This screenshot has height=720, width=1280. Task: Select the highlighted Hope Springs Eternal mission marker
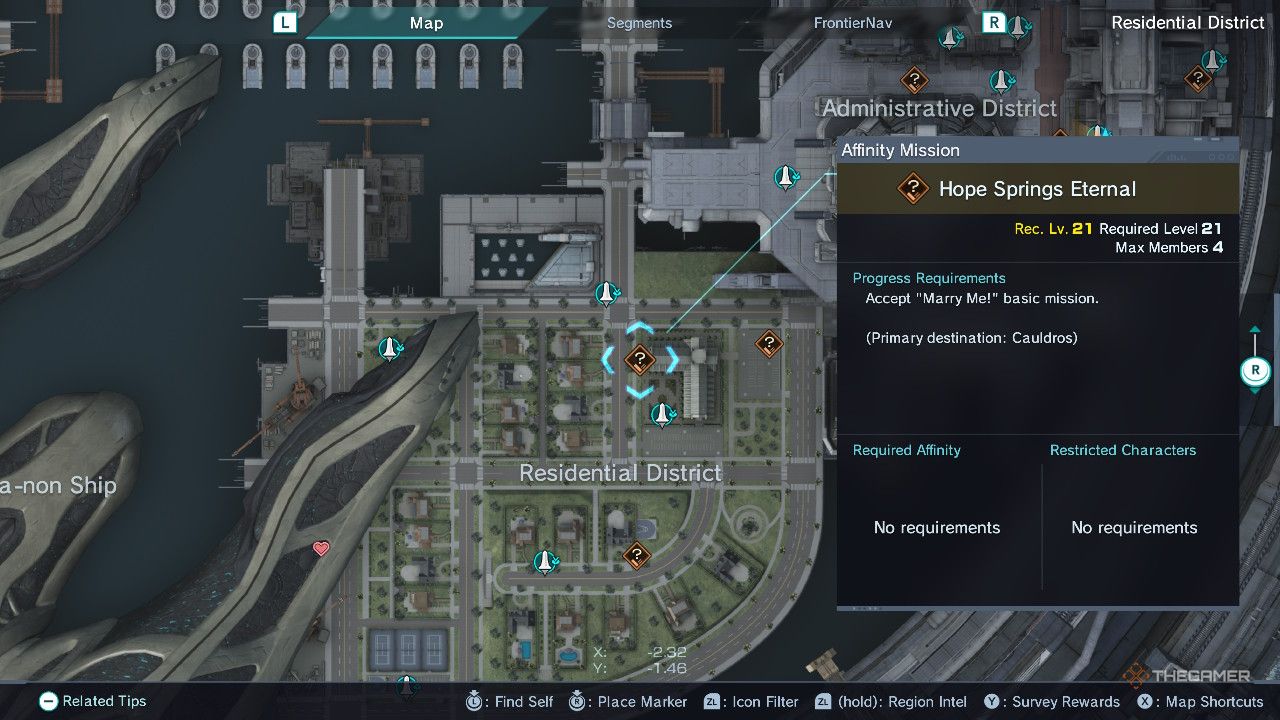click(639, 359)
